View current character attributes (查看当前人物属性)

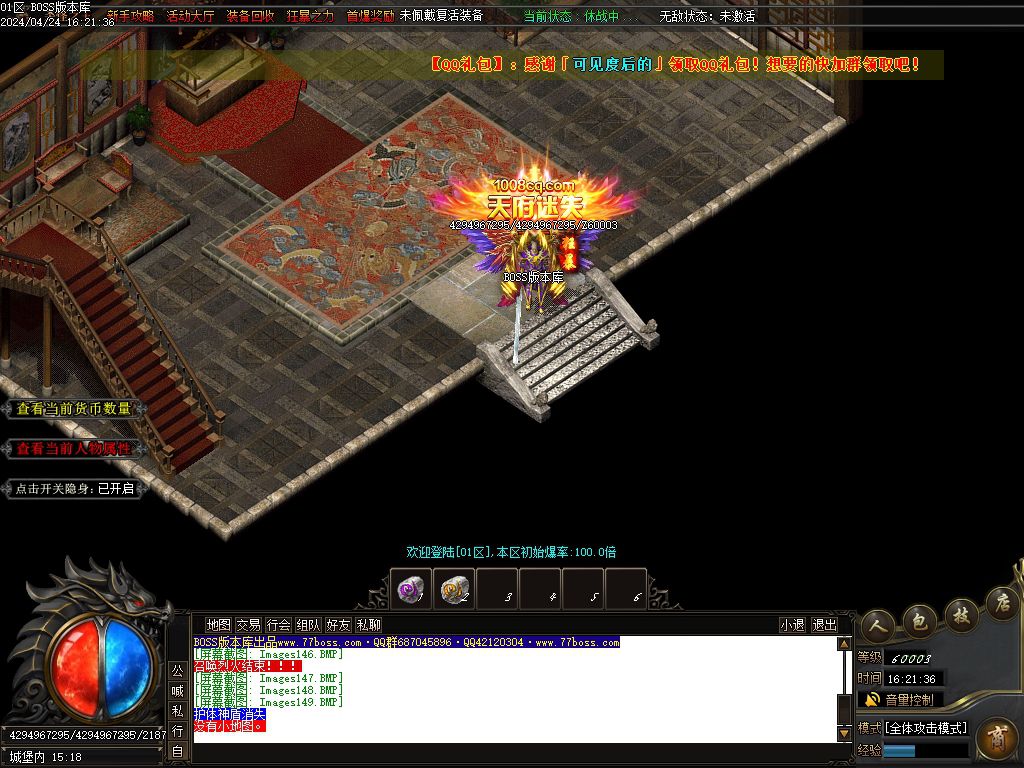coord(74,449)
